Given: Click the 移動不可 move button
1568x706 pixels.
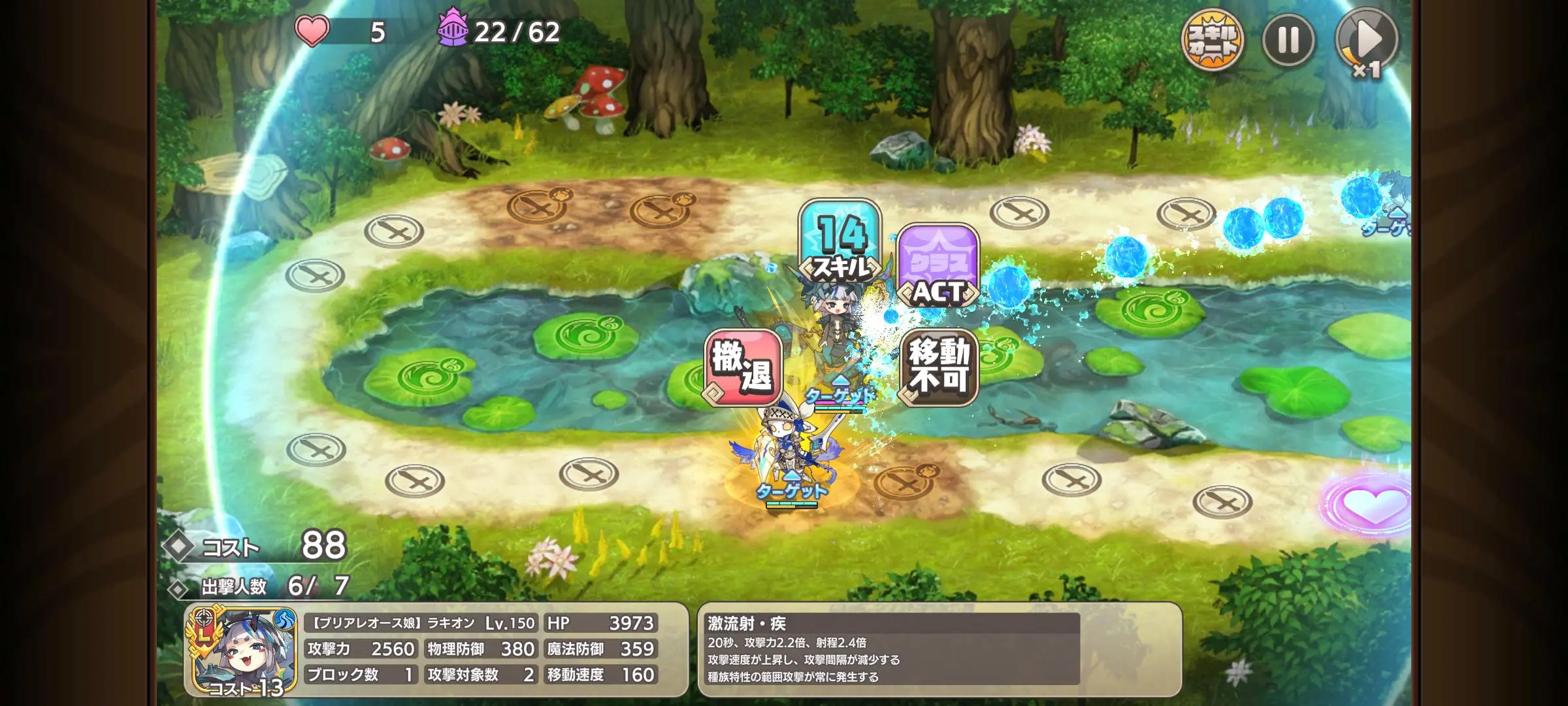Looking at the screenshot, I should tap(938, 367).
